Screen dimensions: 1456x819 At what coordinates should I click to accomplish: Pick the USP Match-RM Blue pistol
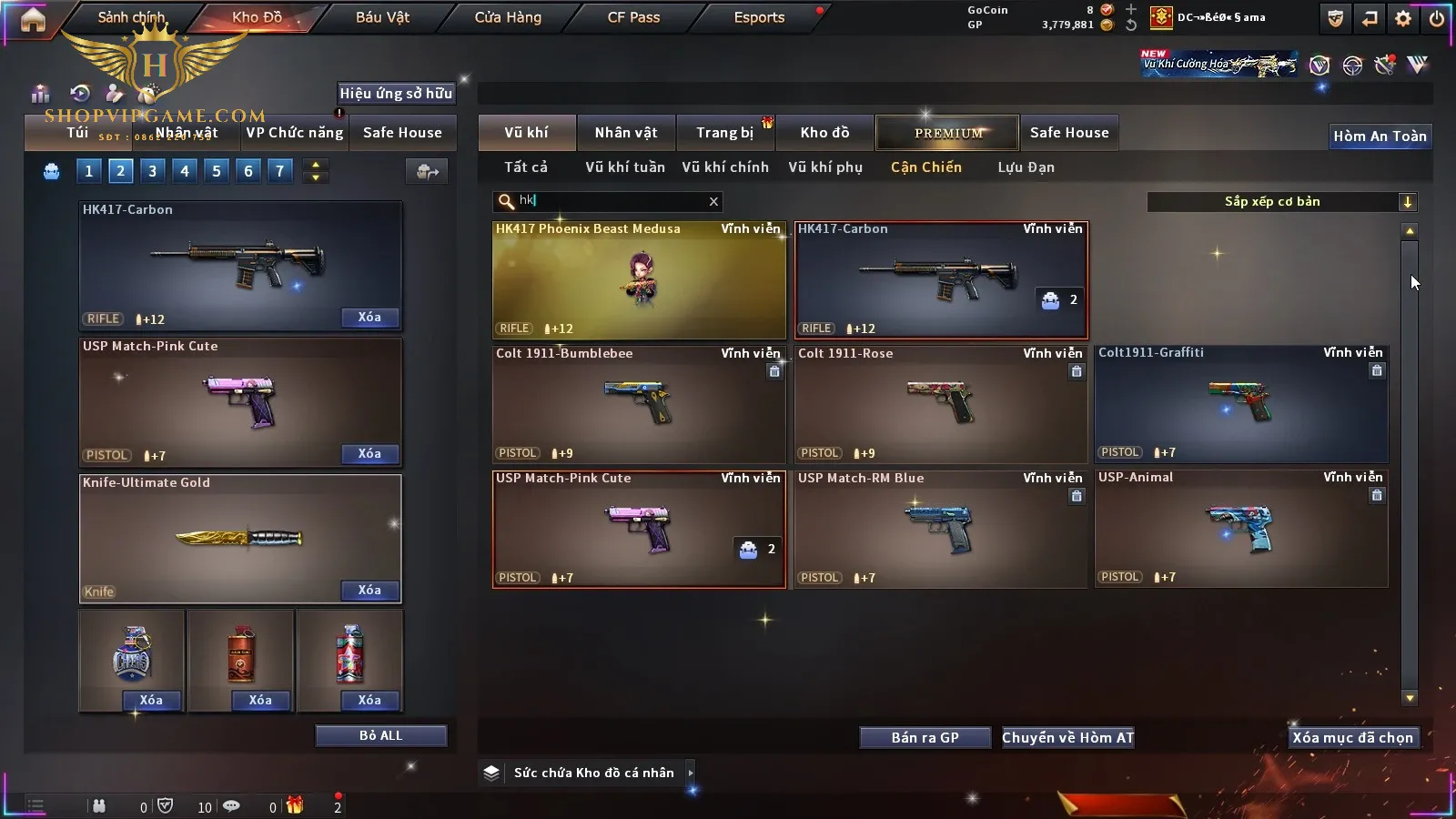tap(940, 529)
